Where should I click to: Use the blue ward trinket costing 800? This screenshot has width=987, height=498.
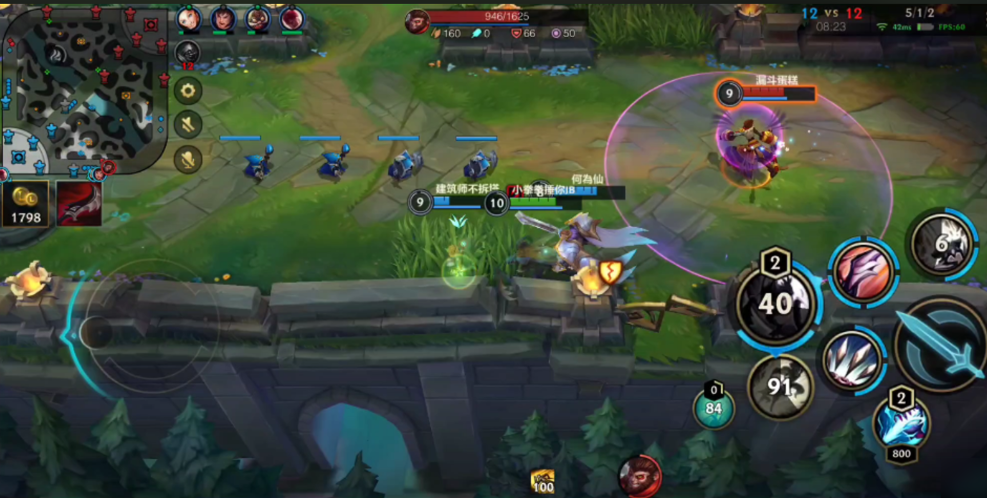click(901, 422)
